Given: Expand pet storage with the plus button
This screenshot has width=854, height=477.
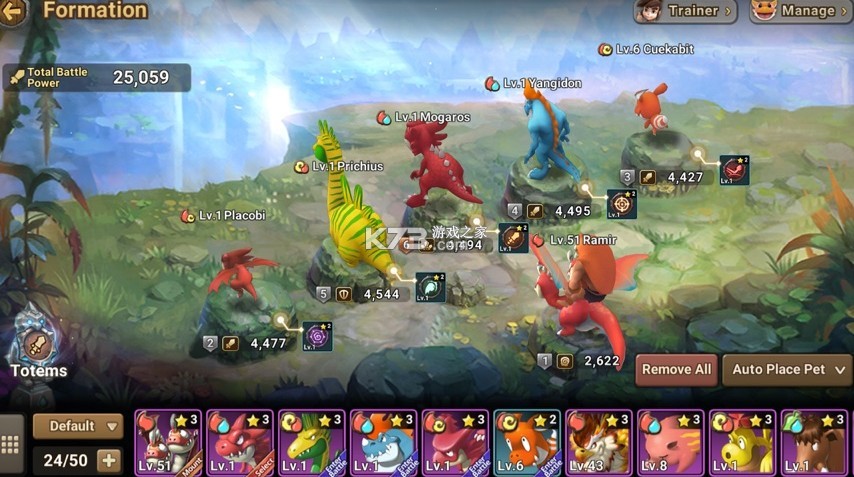Looking at the screenshot, I should [x=108, y=461].
